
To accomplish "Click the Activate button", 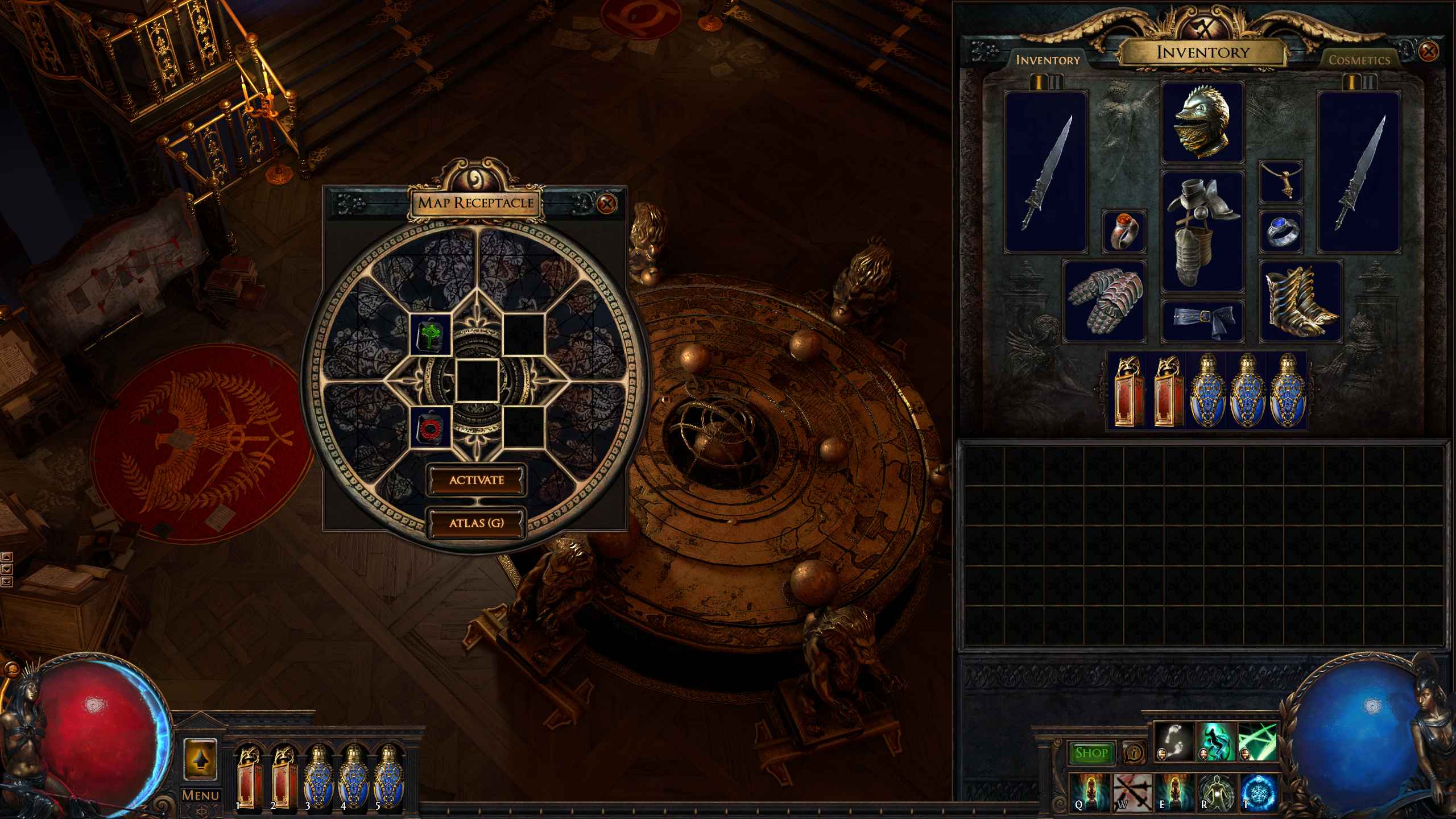I will click(477, 480).
